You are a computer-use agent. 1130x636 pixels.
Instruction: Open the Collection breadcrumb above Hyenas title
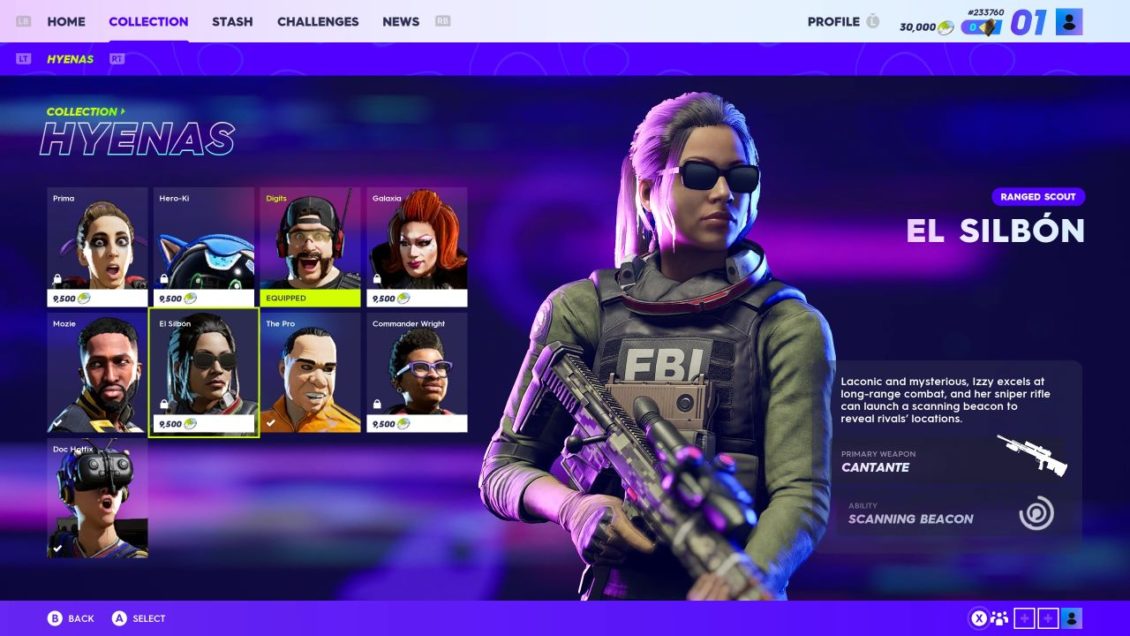pyautogui.click(x=84, y=112)
